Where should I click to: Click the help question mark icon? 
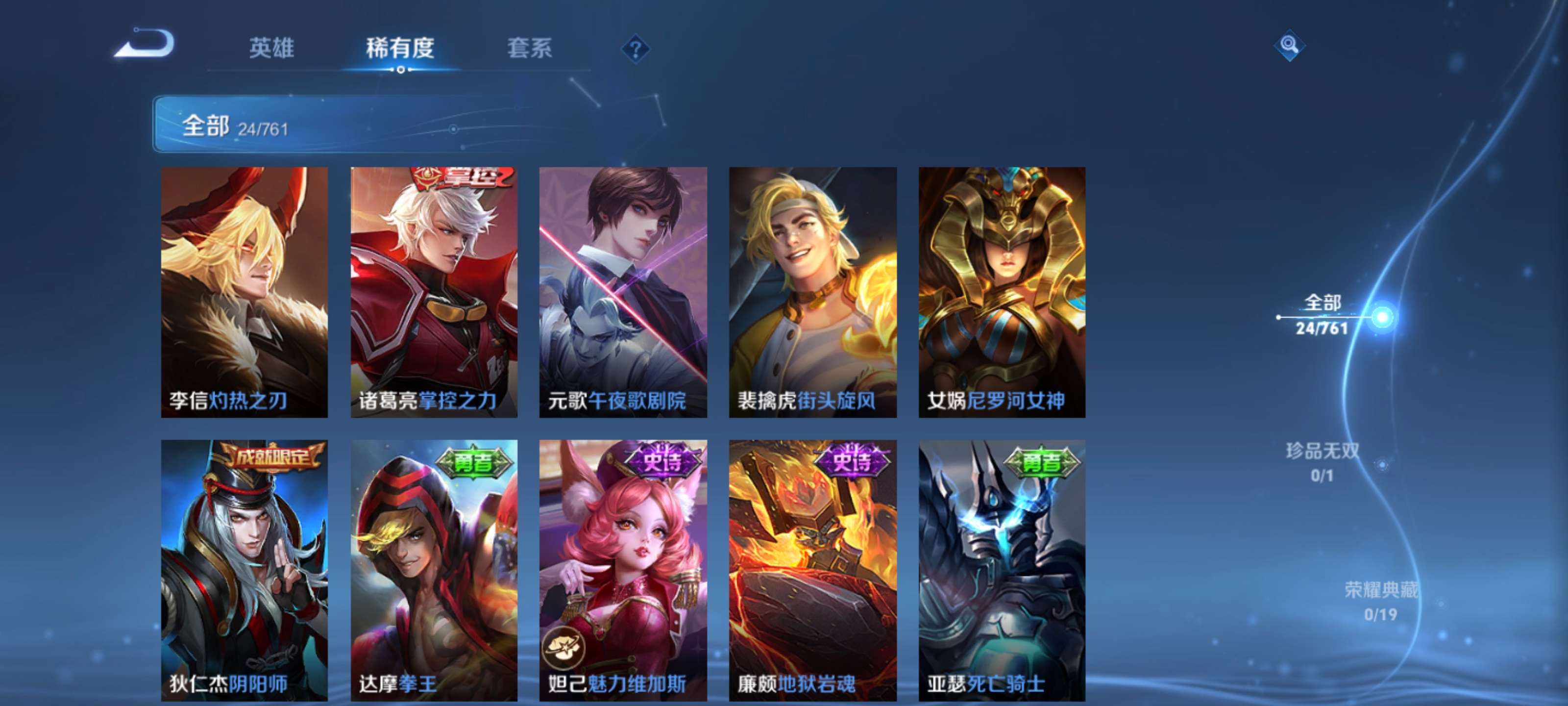point(635,49)
